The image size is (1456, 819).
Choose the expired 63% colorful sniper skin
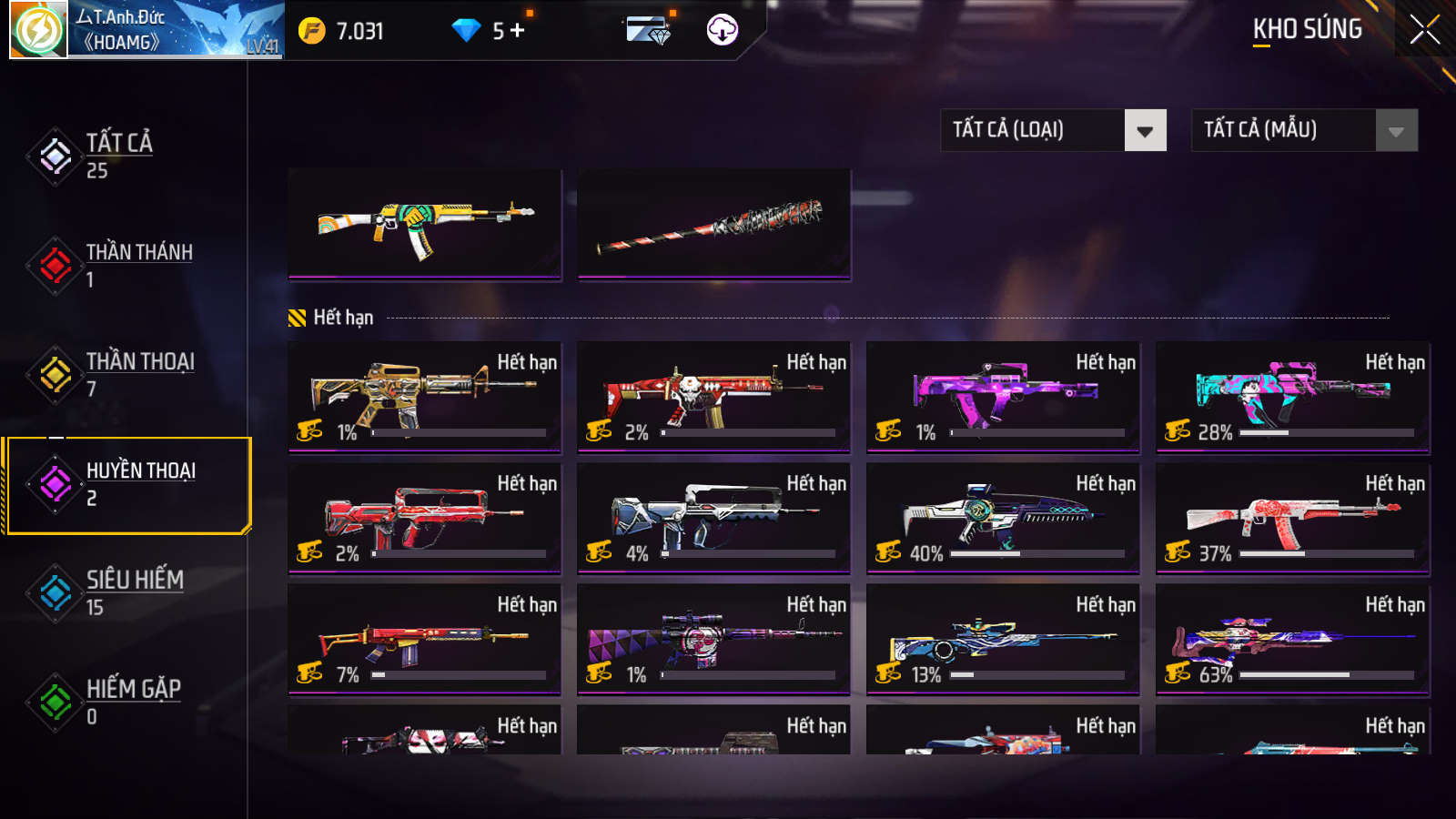click(x=1292, y=639)
